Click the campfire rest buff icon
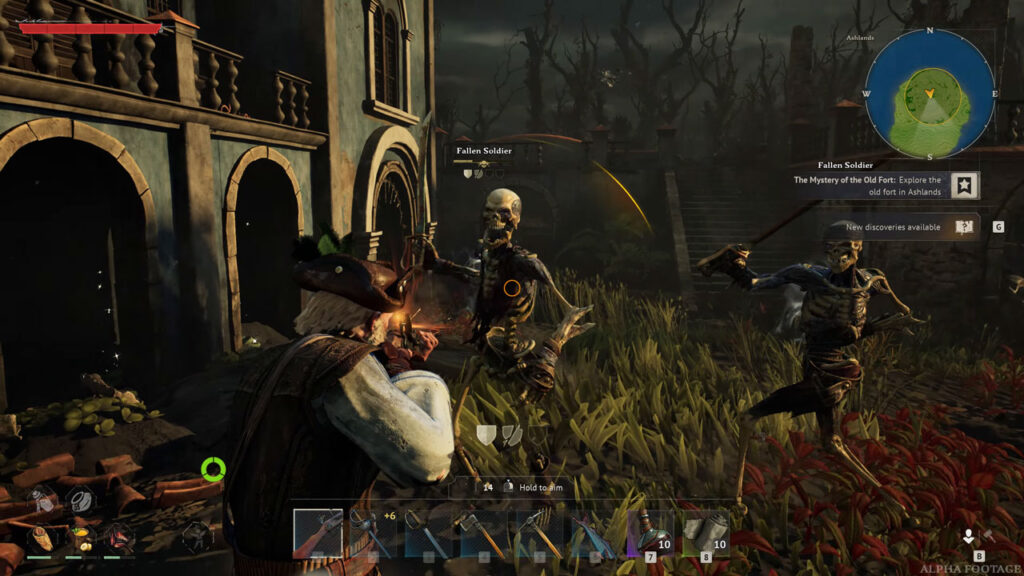This screenshot has width=1024, height=576. click(117, 538)
